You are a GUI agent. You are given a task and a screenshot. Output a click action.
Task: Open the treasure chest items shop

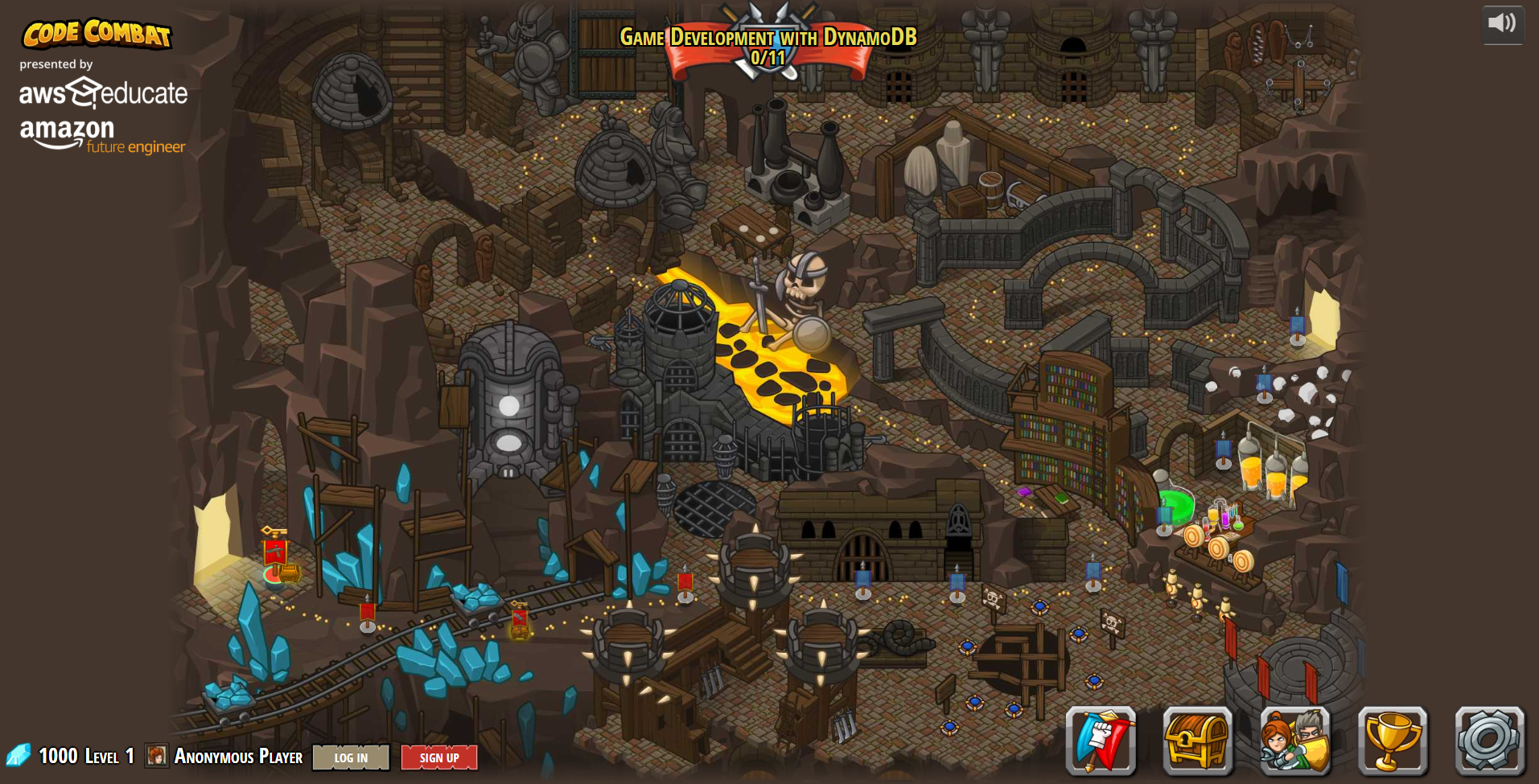point(1197,741)
